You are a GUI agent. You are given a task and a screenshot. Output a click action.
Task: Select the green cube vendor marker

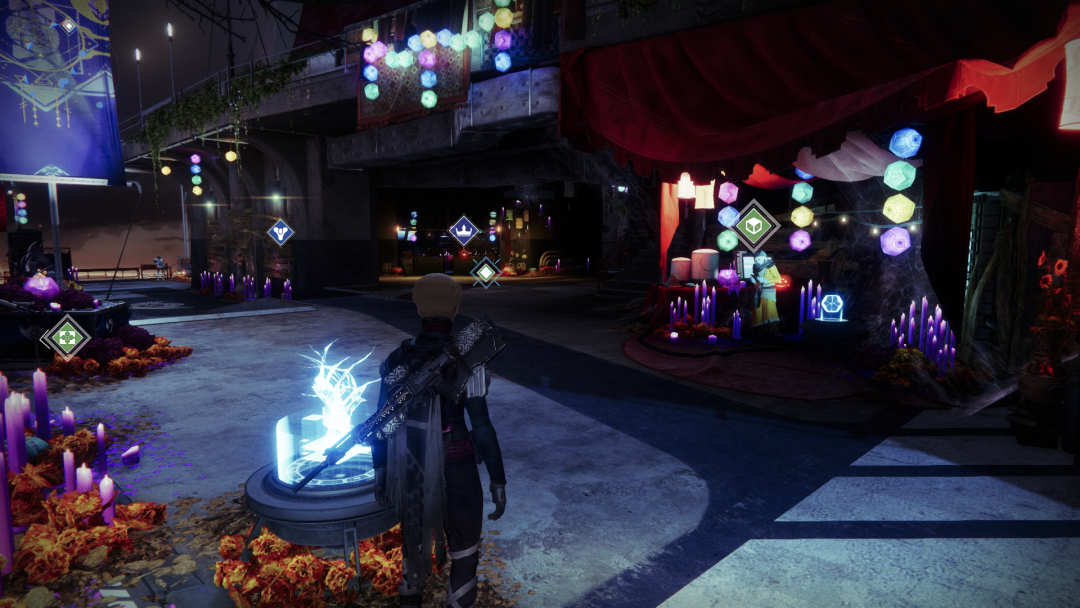pyautogui.click(x=755, y=226)
